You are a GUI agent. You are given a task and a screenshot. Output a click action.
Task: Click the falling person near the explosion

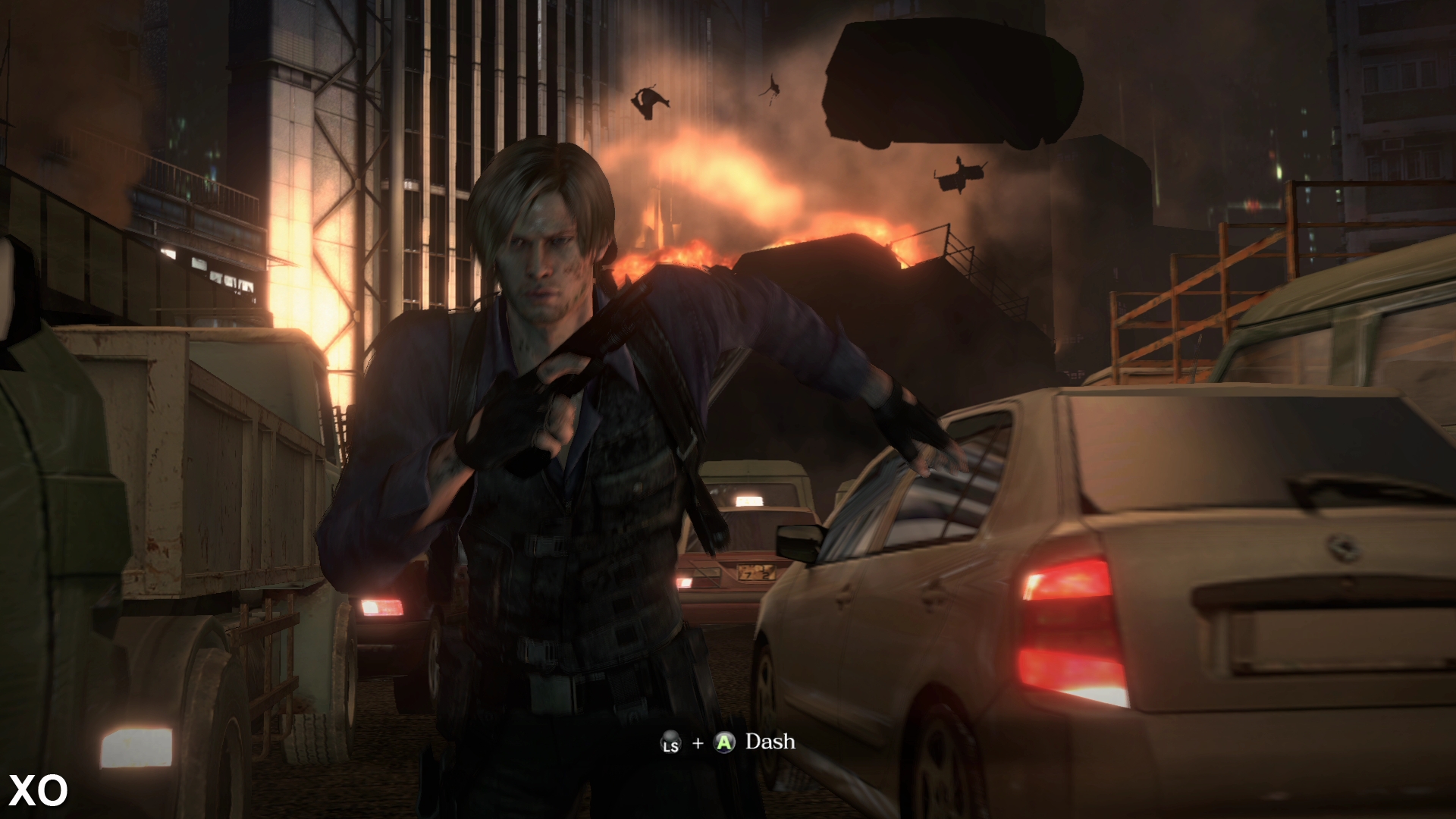click(x=649, y=102)
